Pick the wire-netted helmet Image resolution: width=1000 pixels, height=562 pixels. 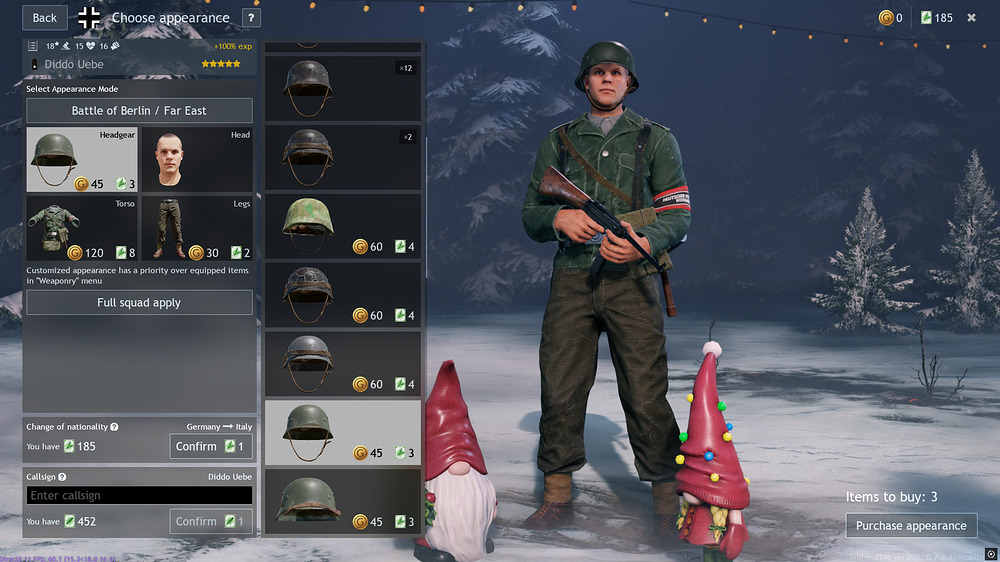(x=342, y=295)
